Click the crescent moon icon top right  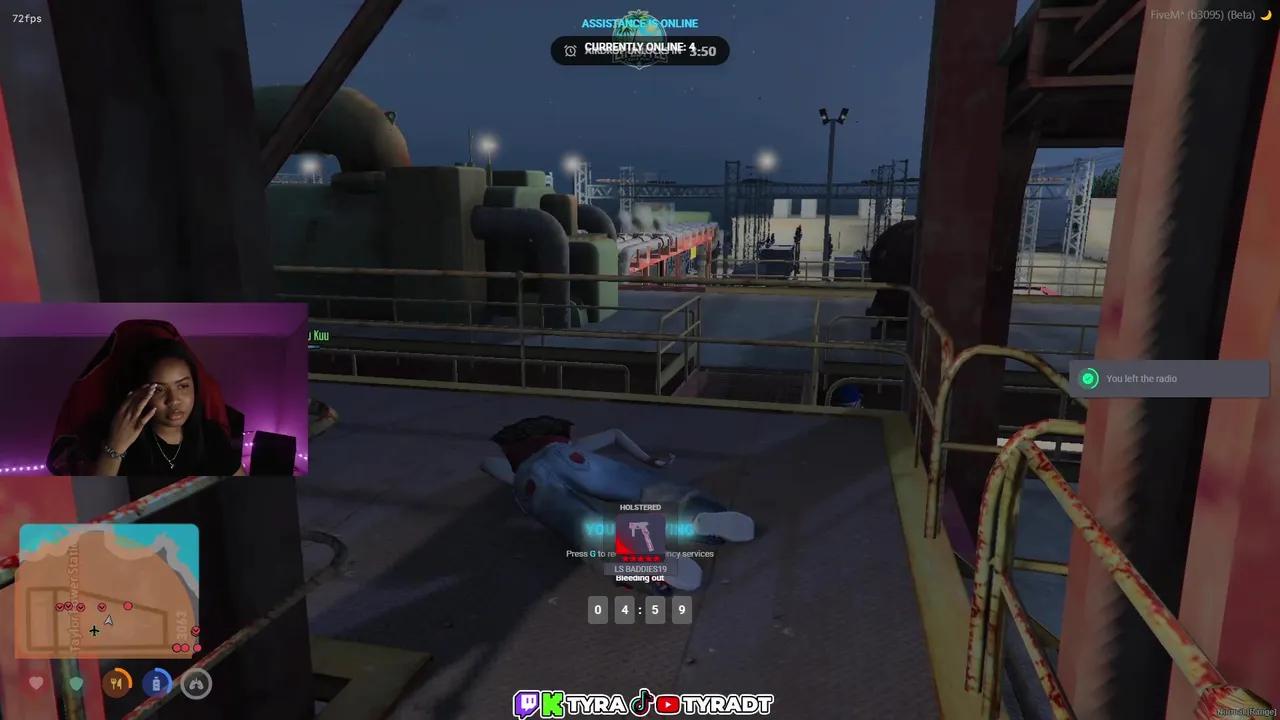tap(1268, 16)
